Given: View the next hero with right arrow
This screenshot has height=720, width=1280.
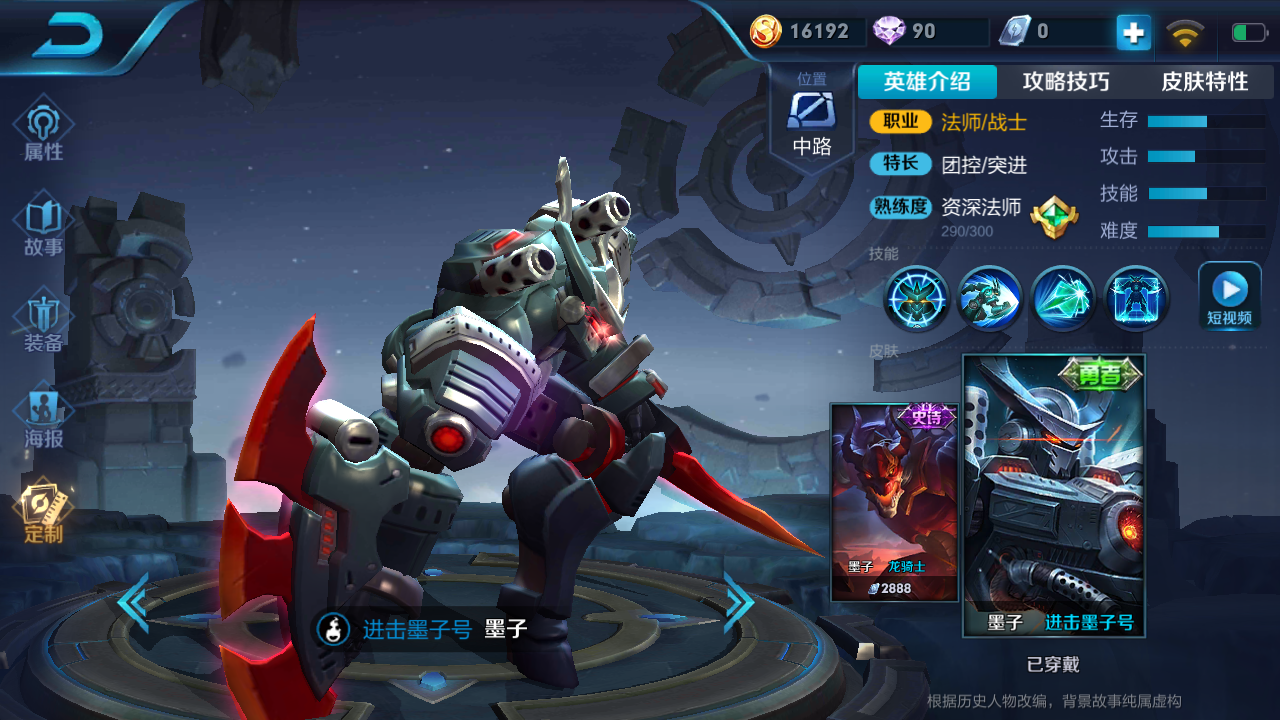Looking at the screenshot, I should pos(738,602).
